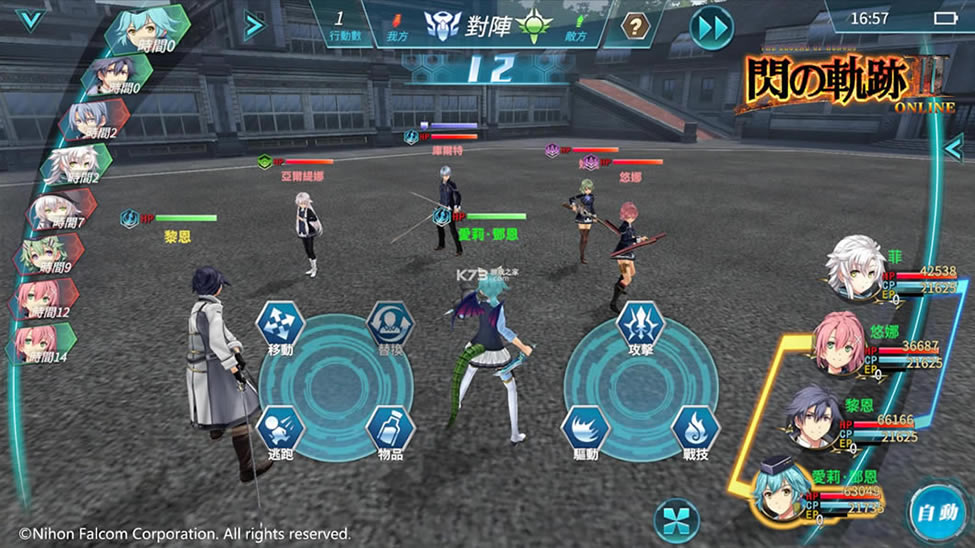This screenshot has height=548, width=975.
Task: Speed up battle with fast-forward button
Action: click(712, 26)
